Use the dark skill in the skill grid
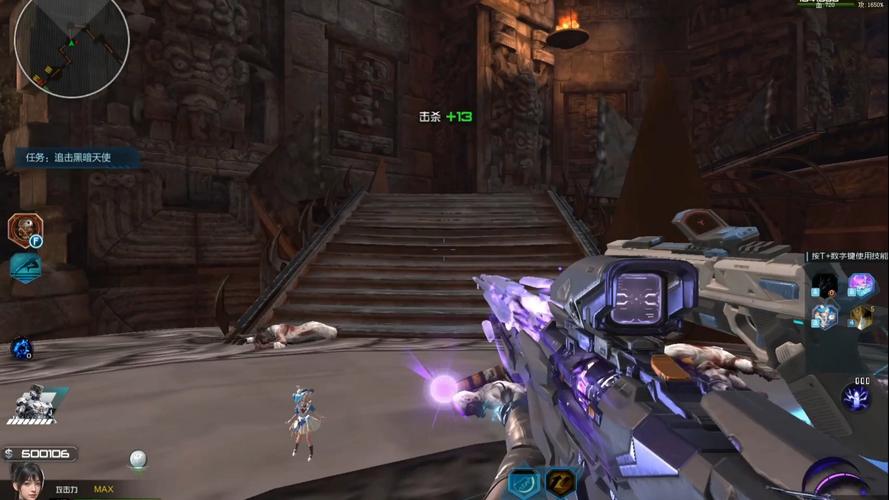Image resolution: width=889 pixels, height=500 pixels. pos(825,285)
